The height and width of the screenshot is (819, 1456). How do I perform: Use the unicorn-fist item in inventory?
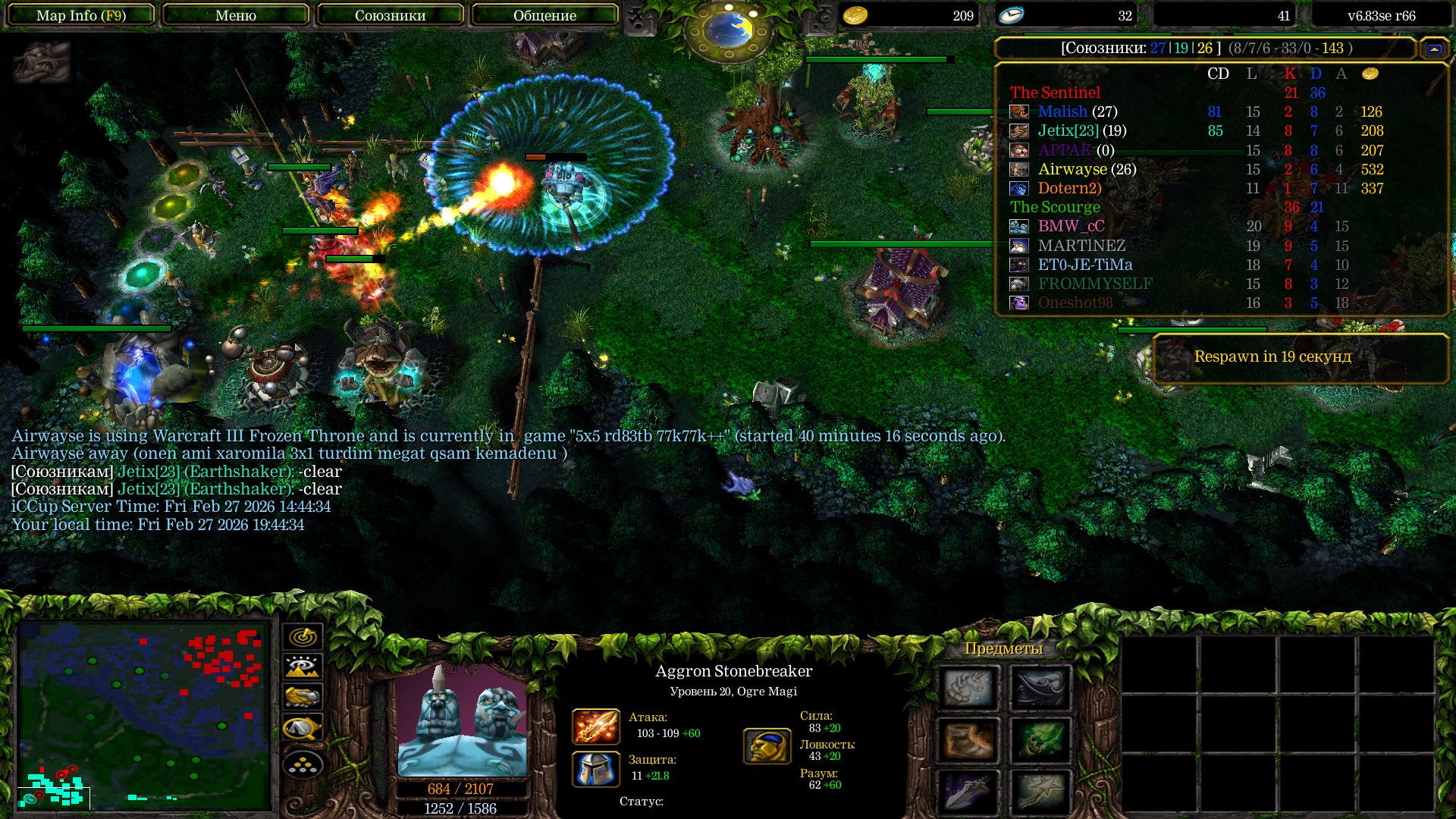tap(968, 687)
